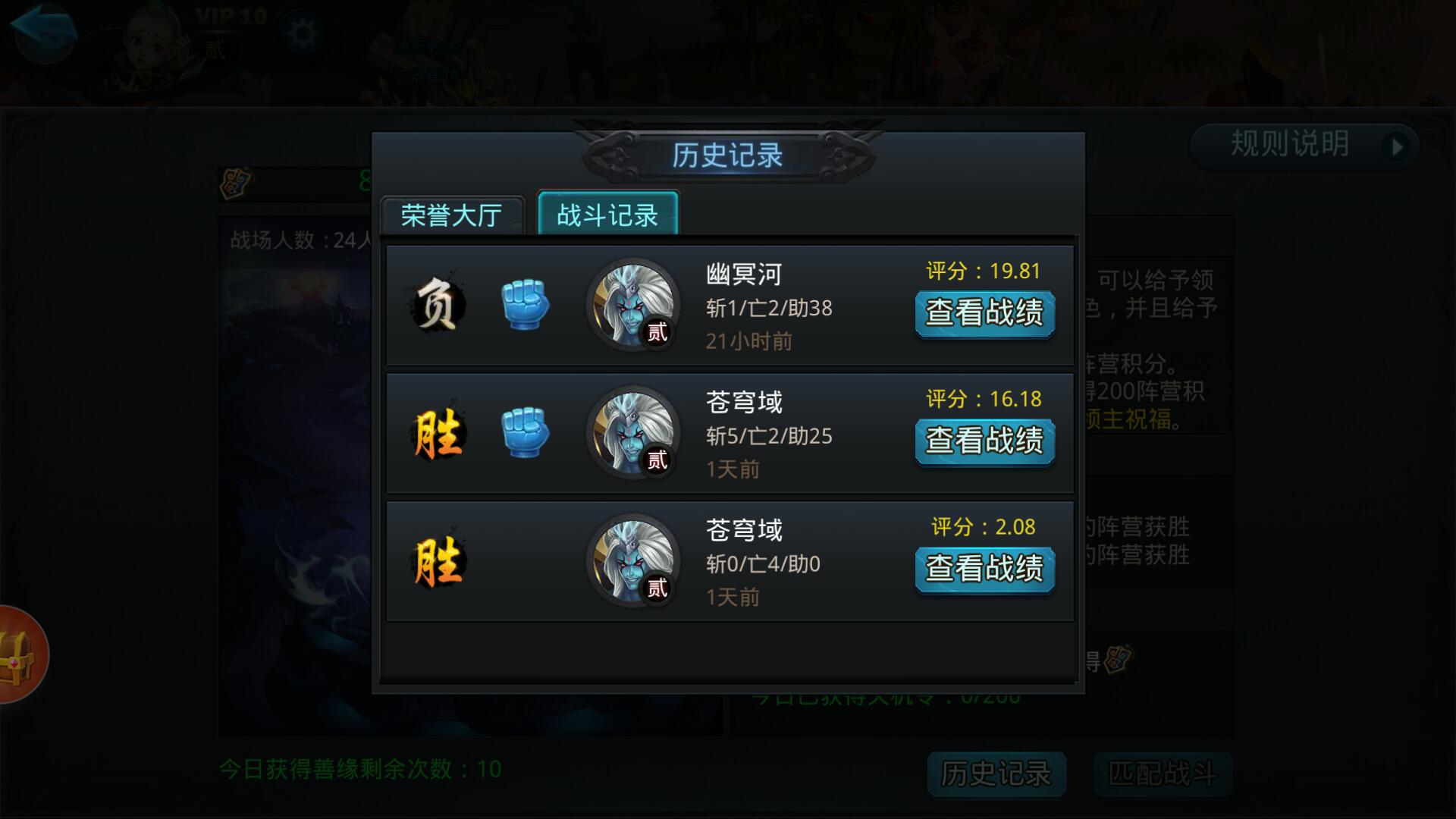Tap the blue fist icon beside 幽冥河 record
1456x819 pixels.
(526, 304)
